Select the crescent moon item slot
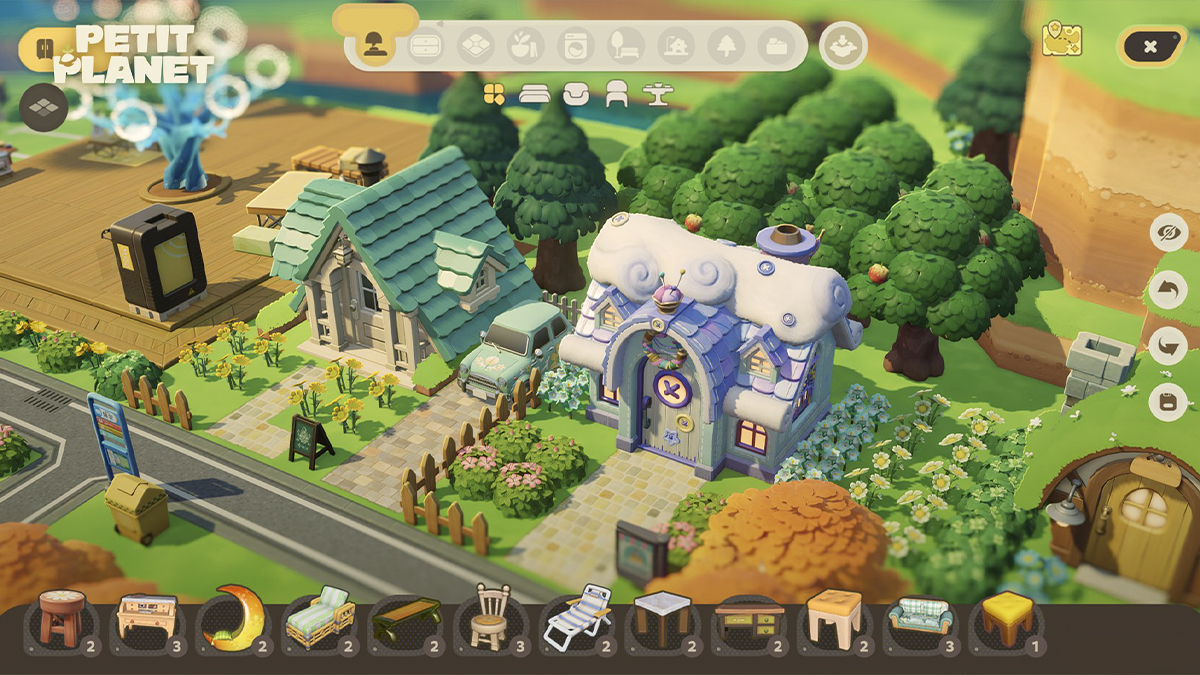1200x675 pixels. (x=233, y=620)
